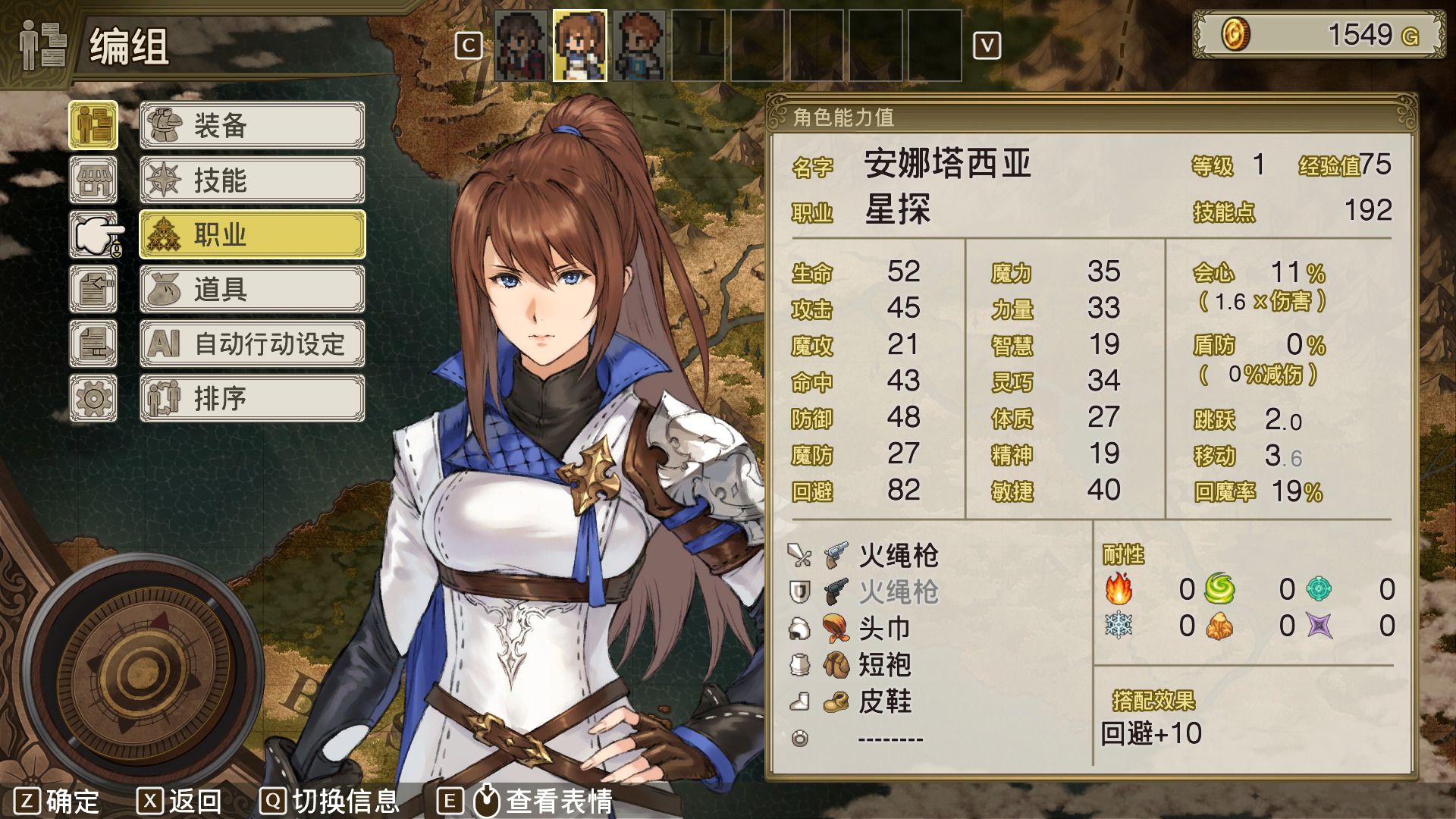1456x819 pixels.
Task: Select the gear settings category icon
Action: [x=93, y=398]
